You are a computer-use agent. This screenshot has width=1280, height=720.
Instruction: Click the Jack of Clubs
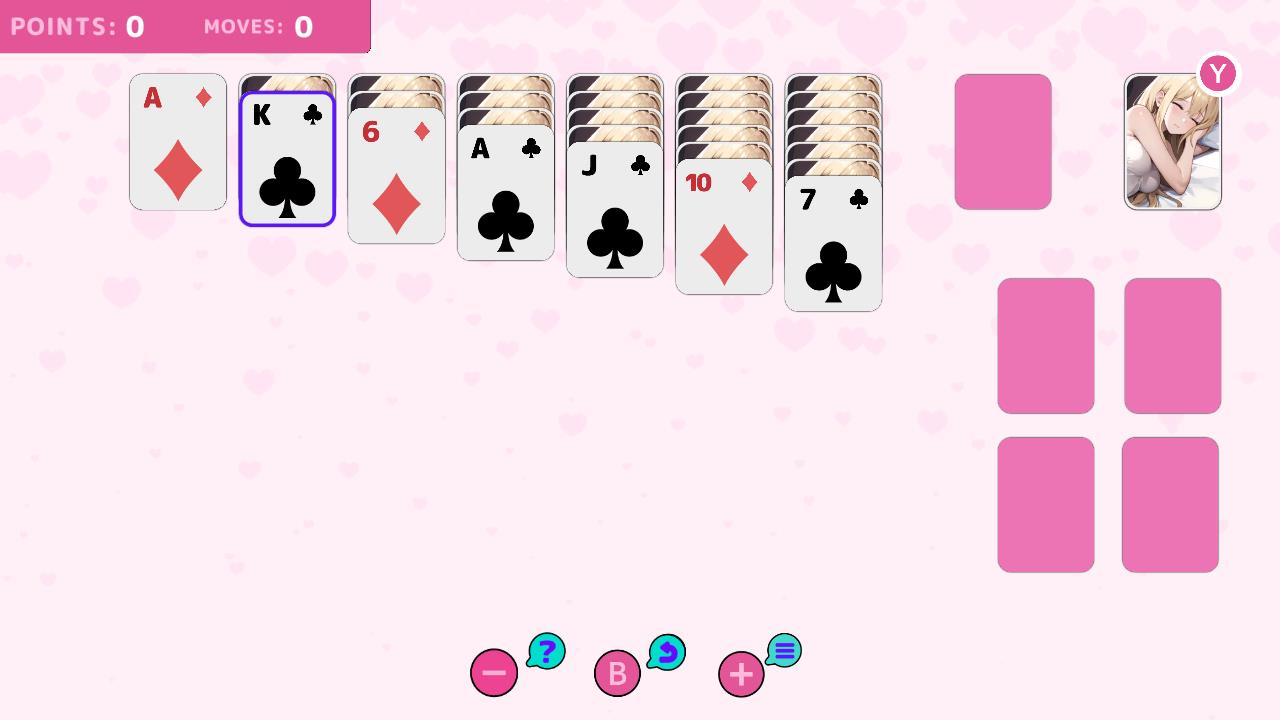point(614,215)
